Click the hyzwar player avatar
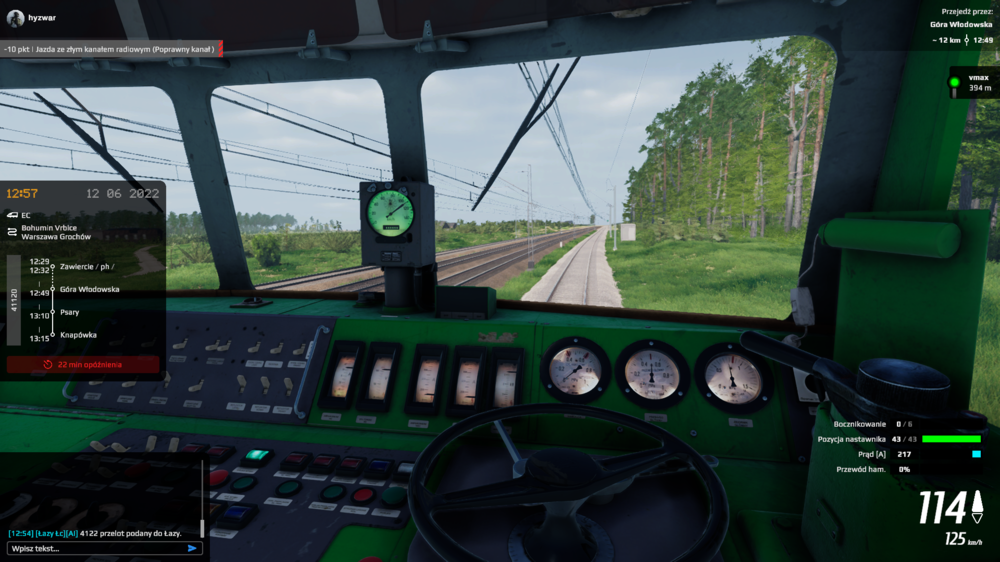1000x562 pixels. 15,18
